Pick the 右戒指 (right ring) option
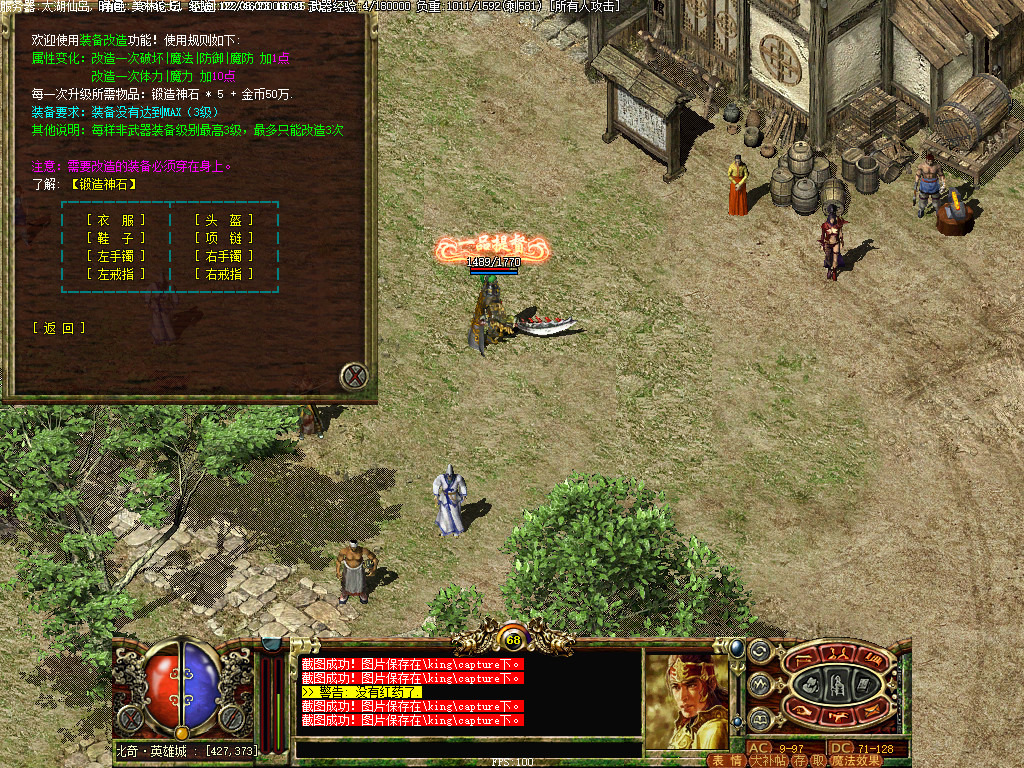1024x768 pixels. pyautogui.click(x=224, y=274)
